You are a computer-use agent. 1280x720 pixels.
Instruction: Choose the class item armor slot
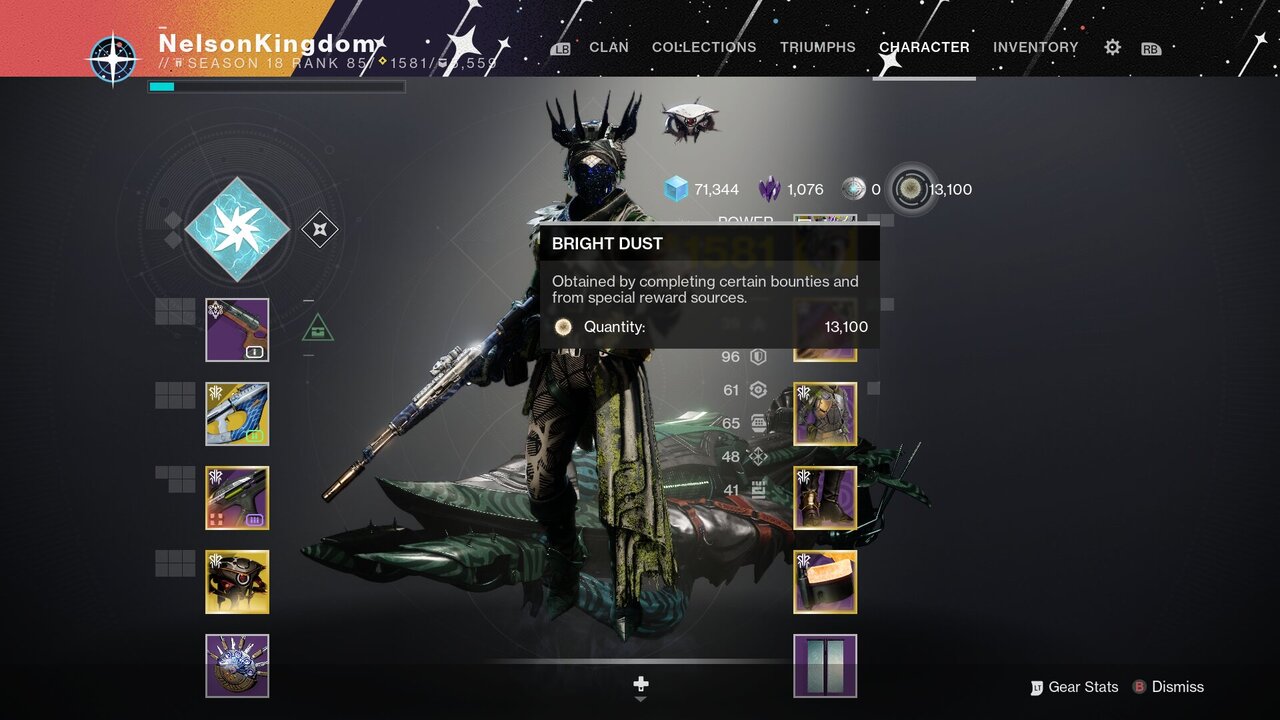825,582
